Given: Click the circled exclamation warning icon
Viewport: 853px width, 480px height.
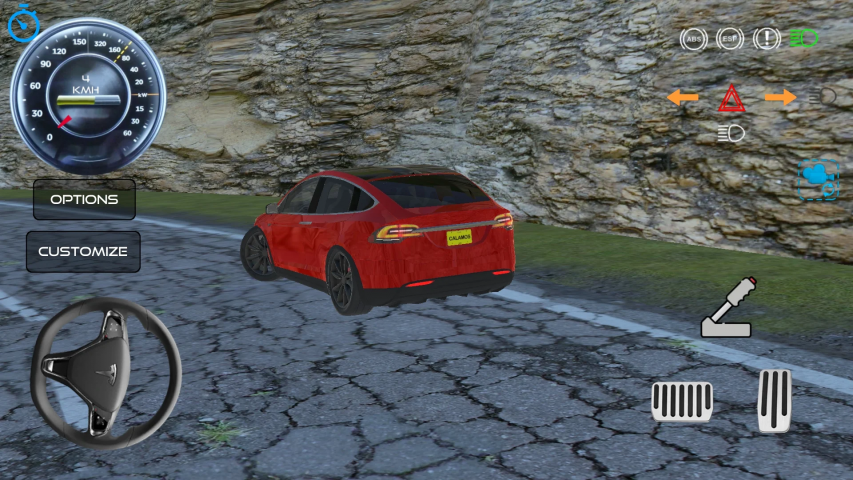Looking at the screenshot, I should 767,39.
